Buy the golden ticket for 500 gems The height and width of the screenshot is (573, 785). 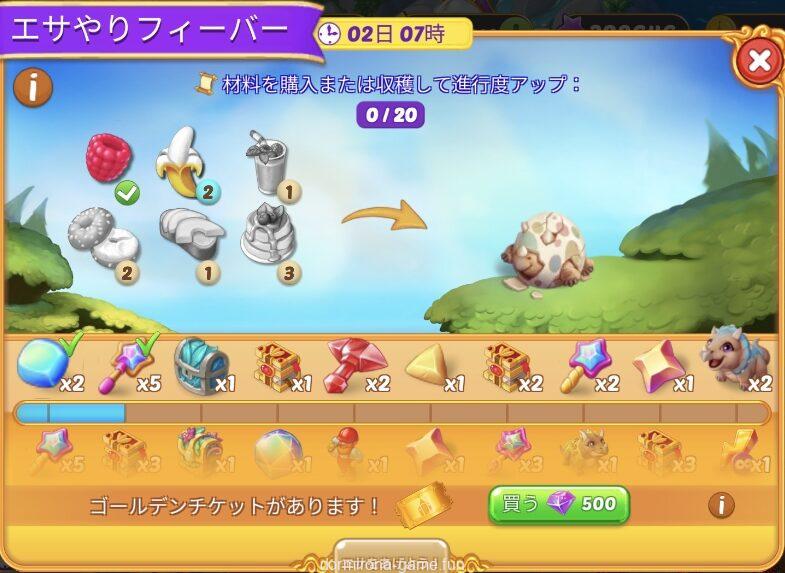(x=558, y=504)
